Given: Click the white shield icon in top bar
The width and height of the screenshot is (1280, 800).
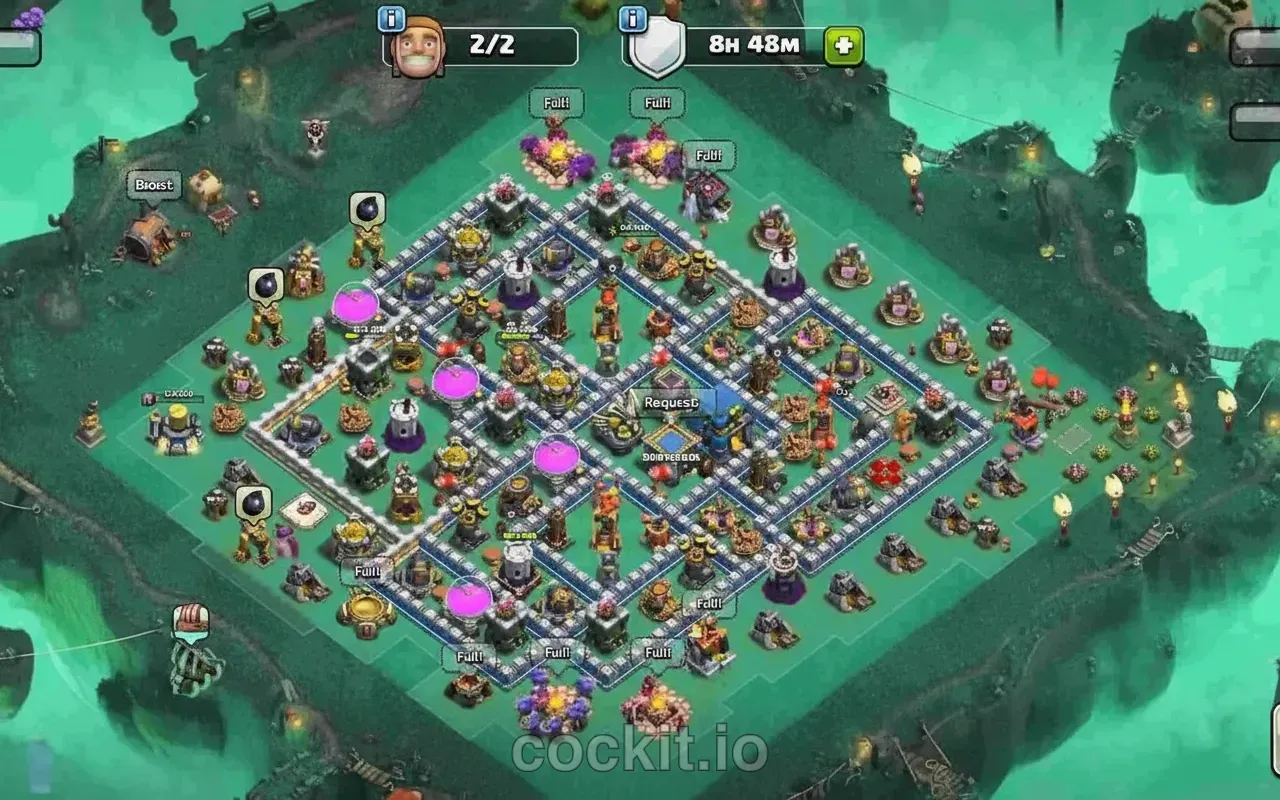Looking at the screenshot, I should click(x=660, y=44).
